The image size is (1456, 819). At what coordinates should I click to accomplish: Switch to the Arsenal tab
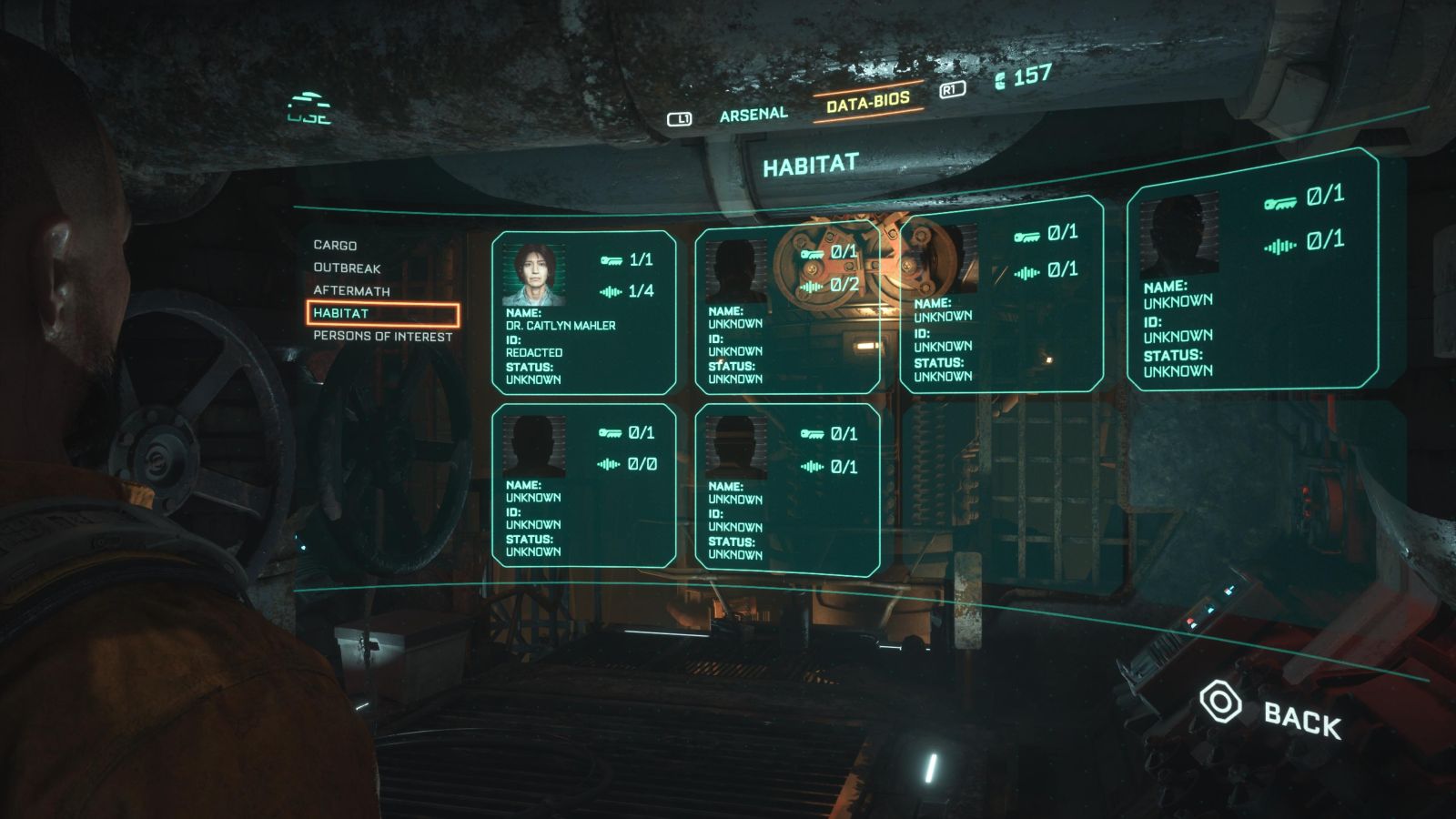point(753,115)
